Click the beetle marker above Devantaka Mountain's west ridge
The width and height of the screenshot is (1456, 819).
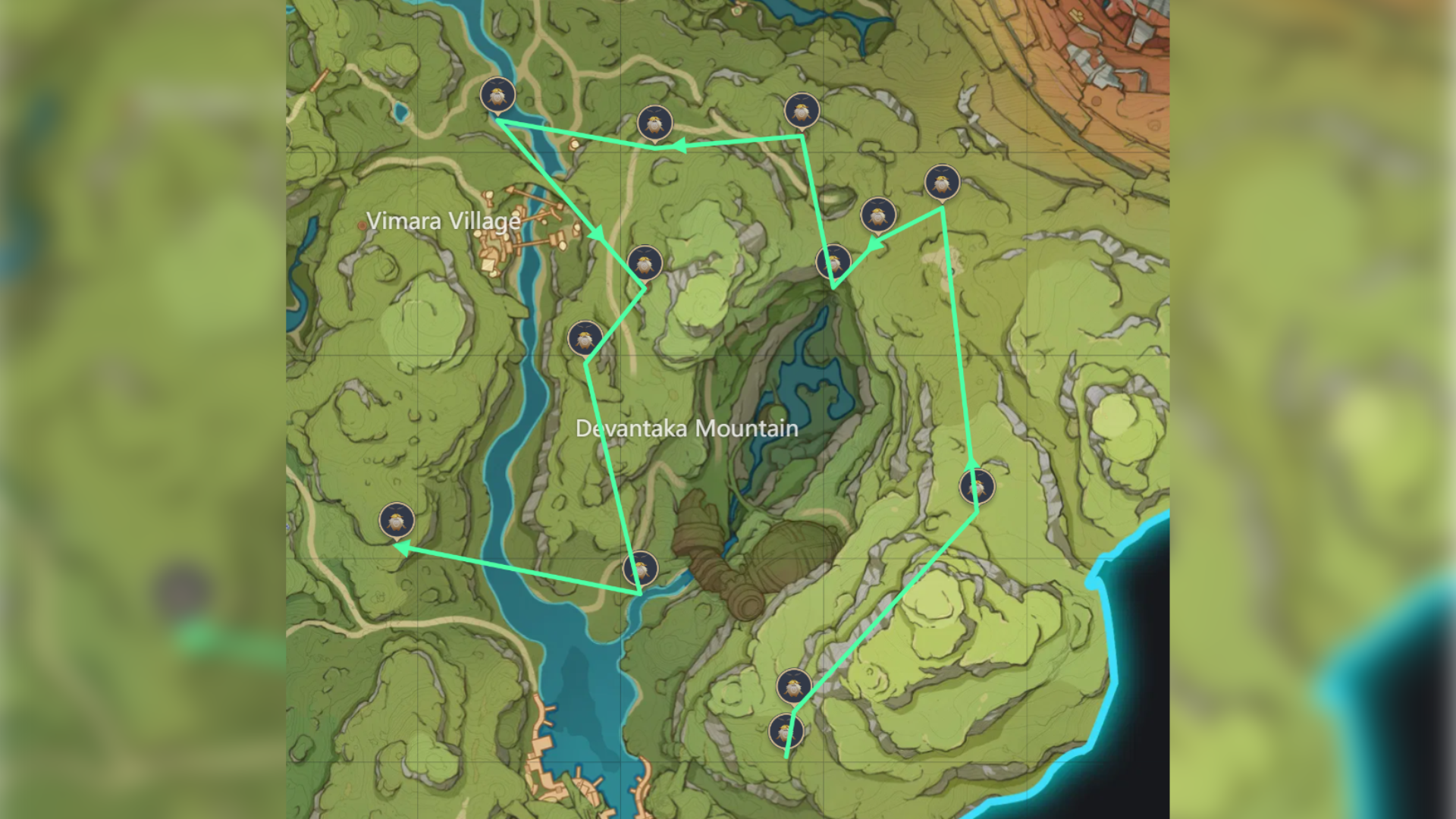coord(584,339)
